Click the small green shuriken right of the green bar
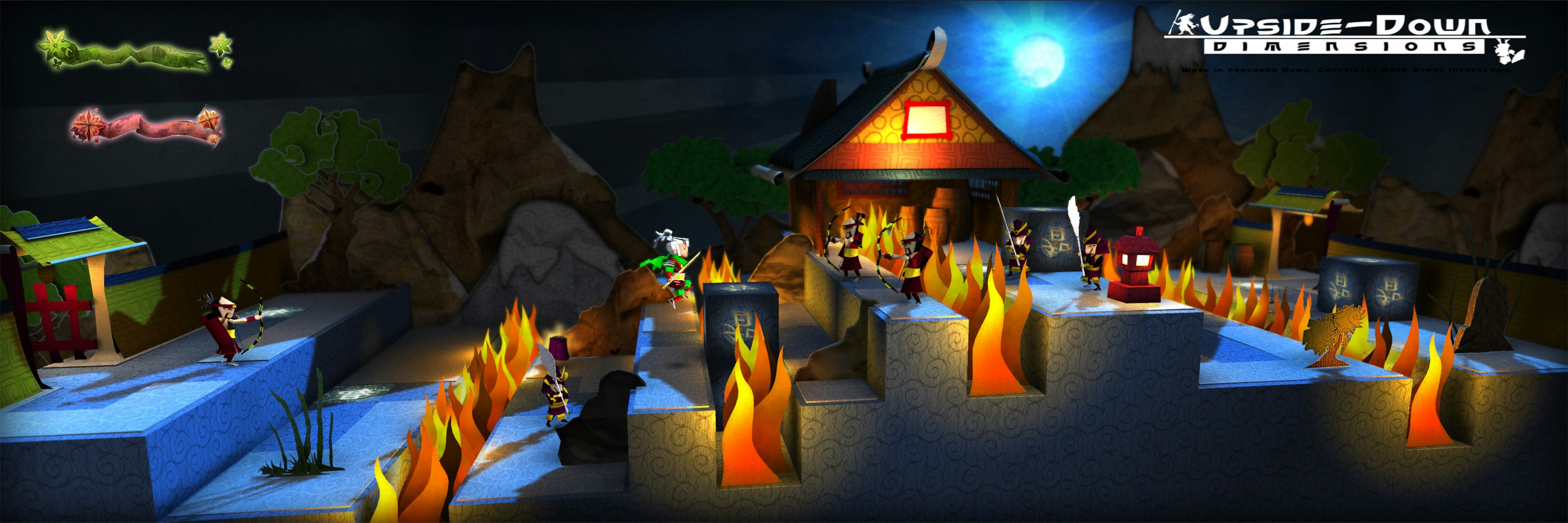 [220, 46]
